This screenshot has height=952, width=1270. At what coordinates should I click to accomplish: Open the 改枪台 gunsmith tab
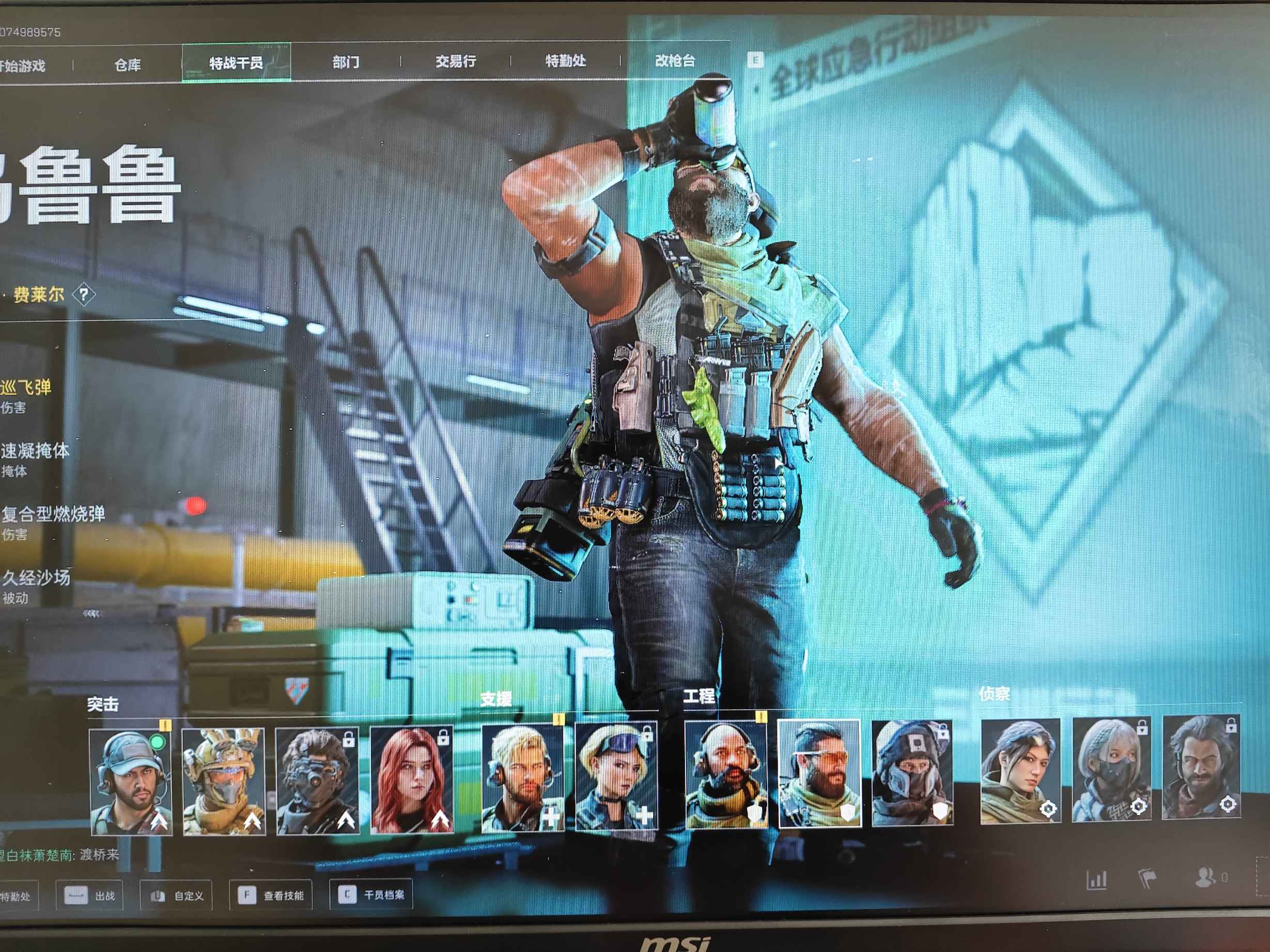[x=675, y=60]
